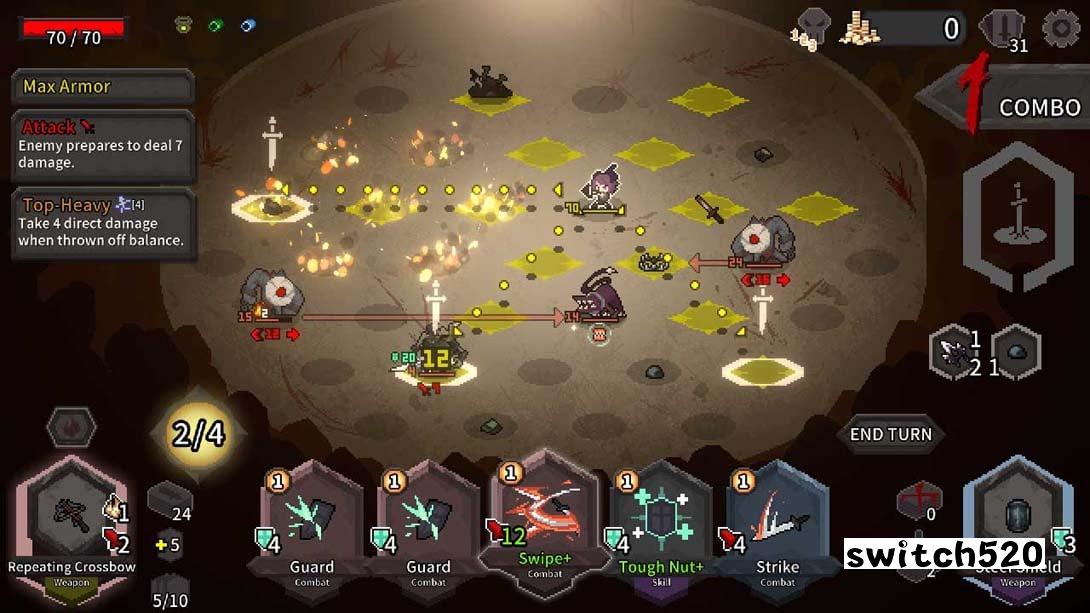Viewport: 1090px width, 613px height.
Task: Select the large sword-in-stone hexagon slot
Action: 1017,217
